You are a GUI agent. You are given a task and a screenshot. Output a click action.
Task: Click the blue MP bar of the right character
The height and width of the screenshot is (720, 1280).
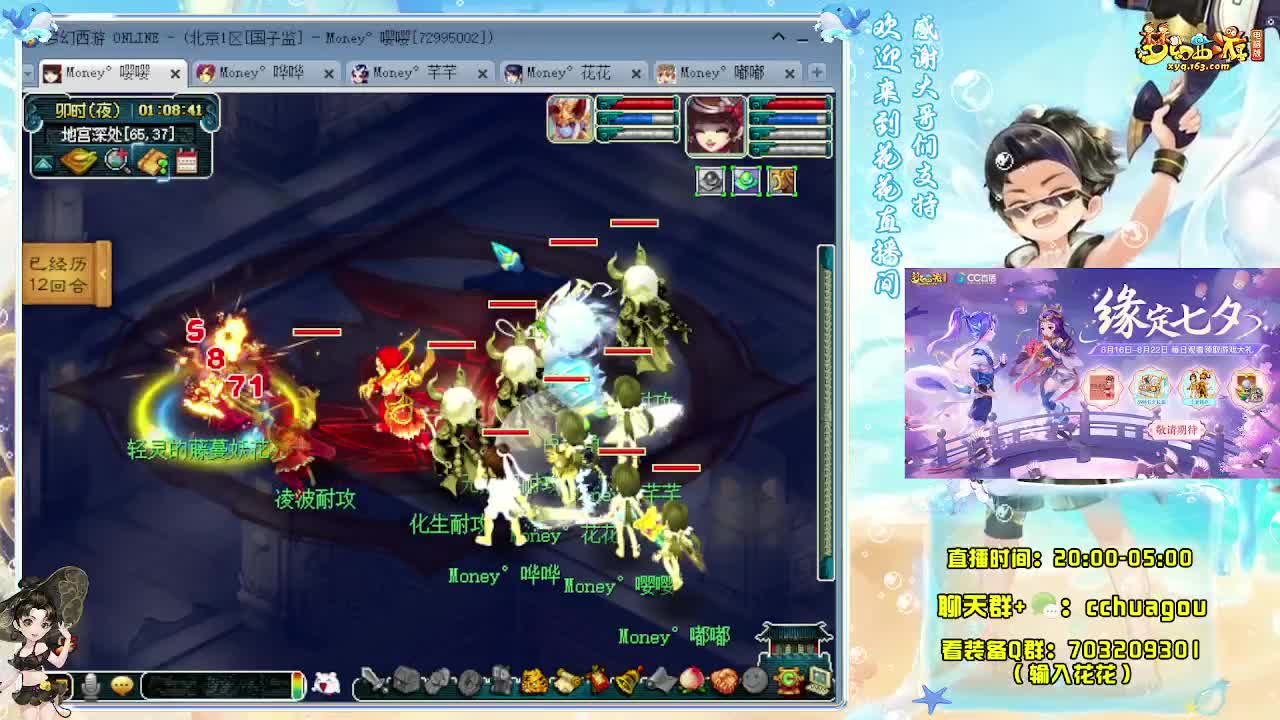pos(792,119)
